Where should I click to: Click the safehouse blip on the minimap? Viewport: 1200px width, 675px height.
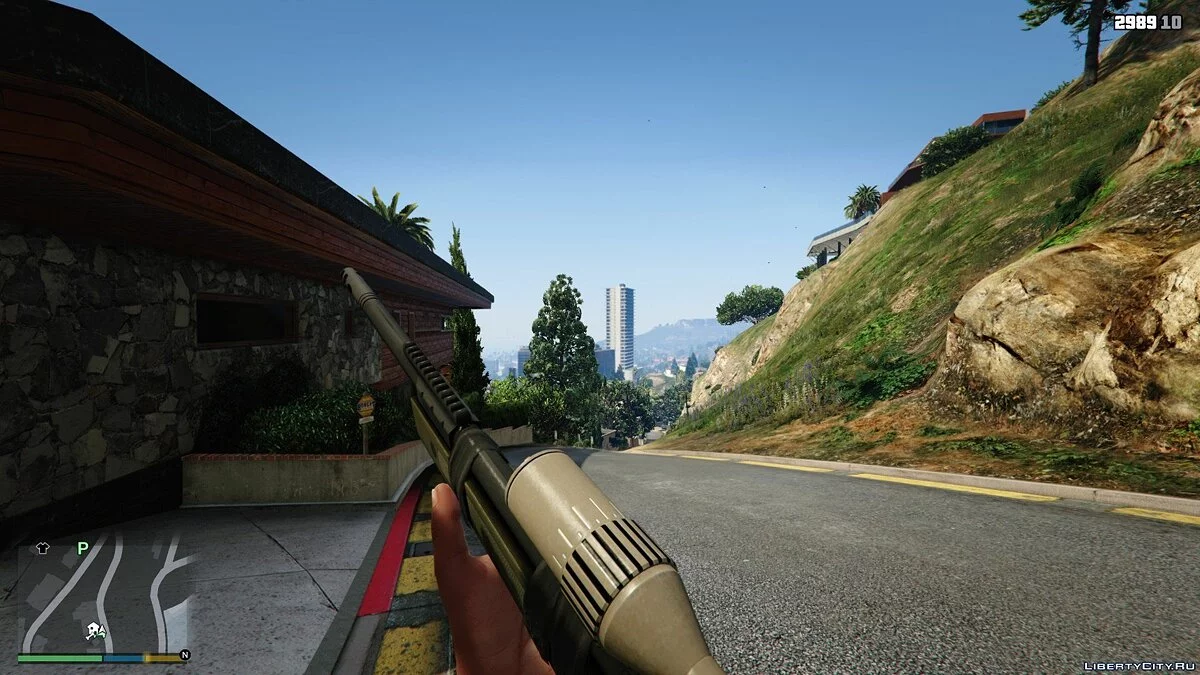pyautogui.click(x=94, y=629)
